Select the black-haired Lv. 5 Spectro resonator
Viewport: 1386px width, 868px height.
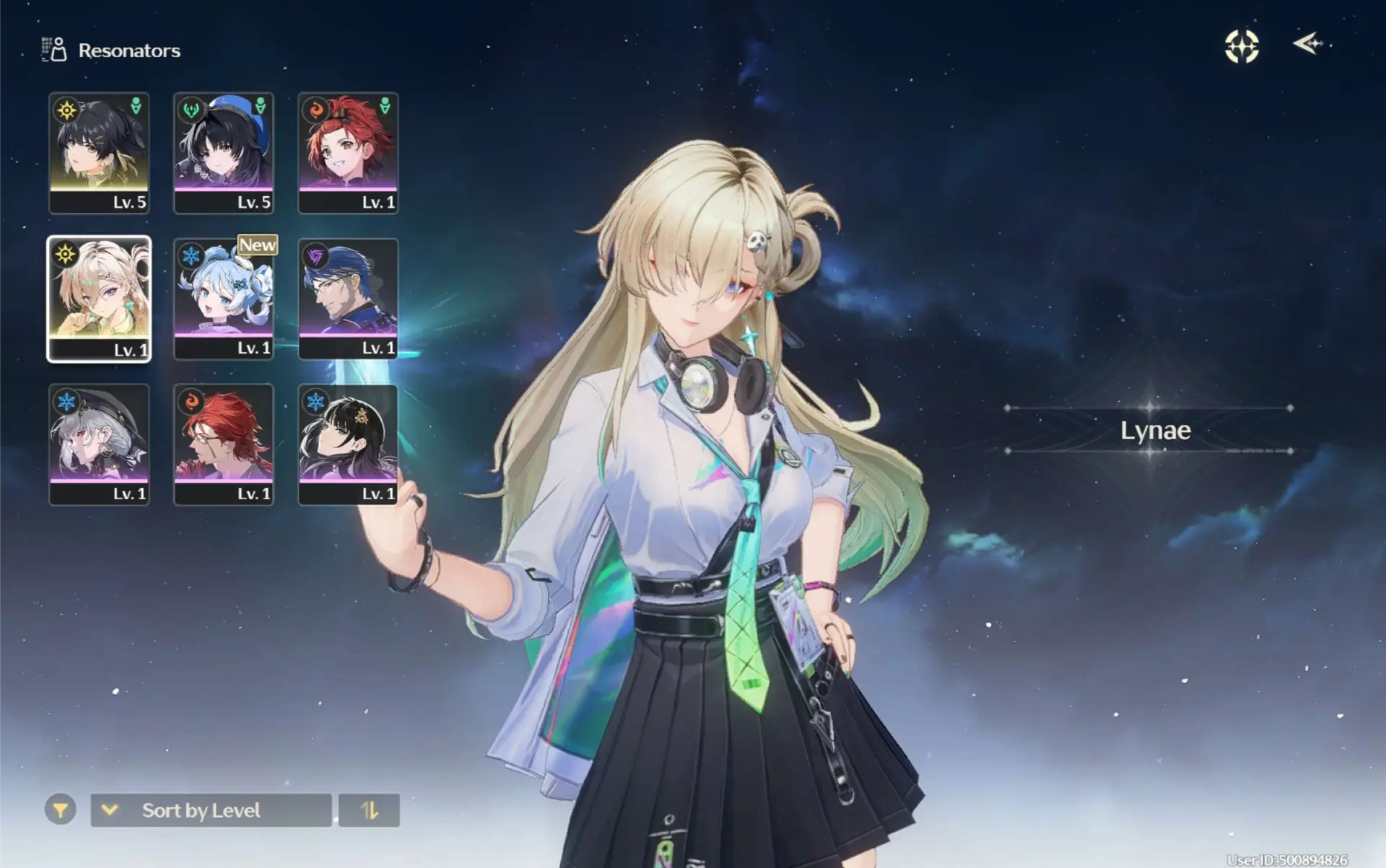(x=99, y=152)
